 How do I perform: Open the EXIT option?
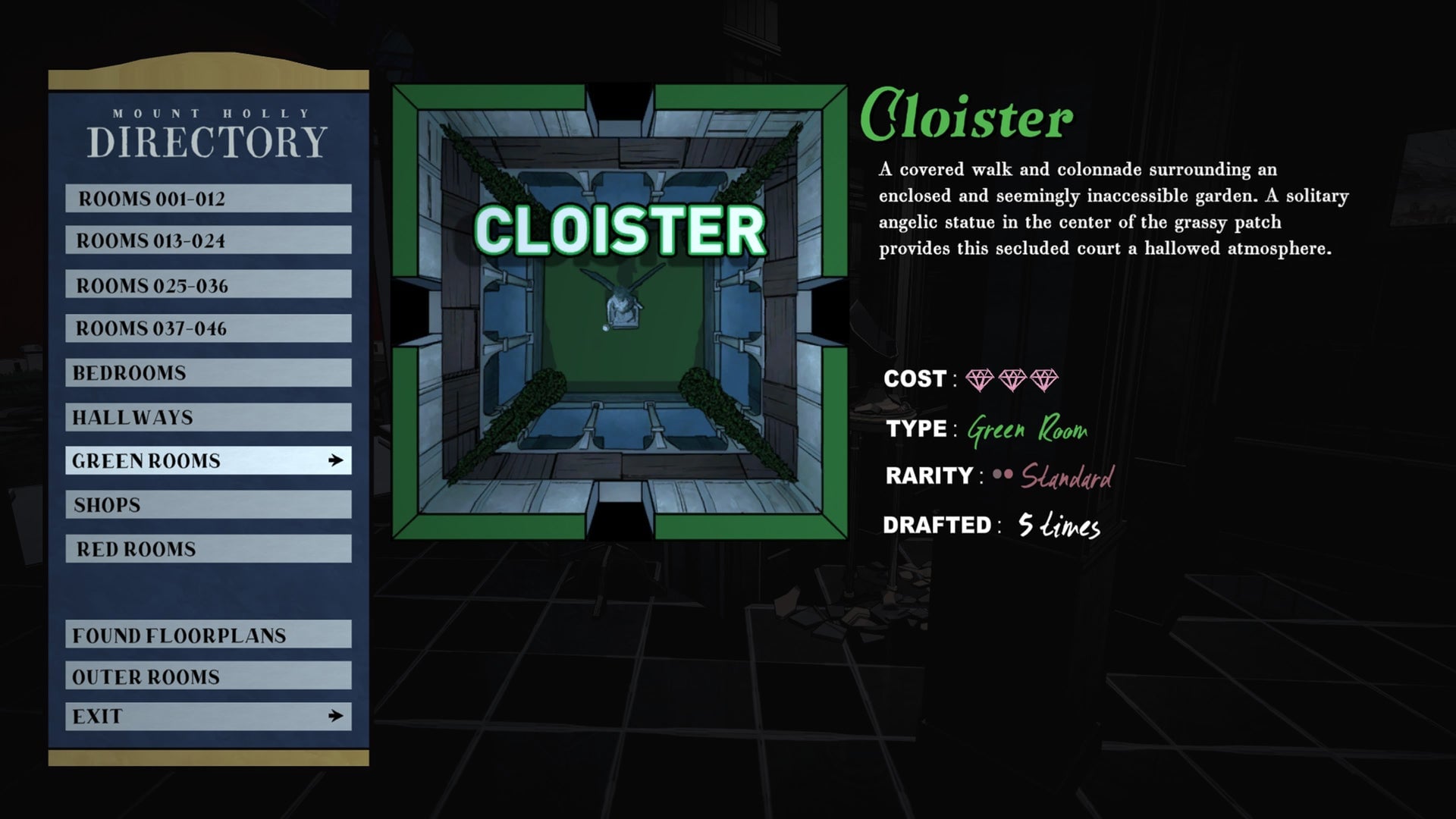point(209,714)
